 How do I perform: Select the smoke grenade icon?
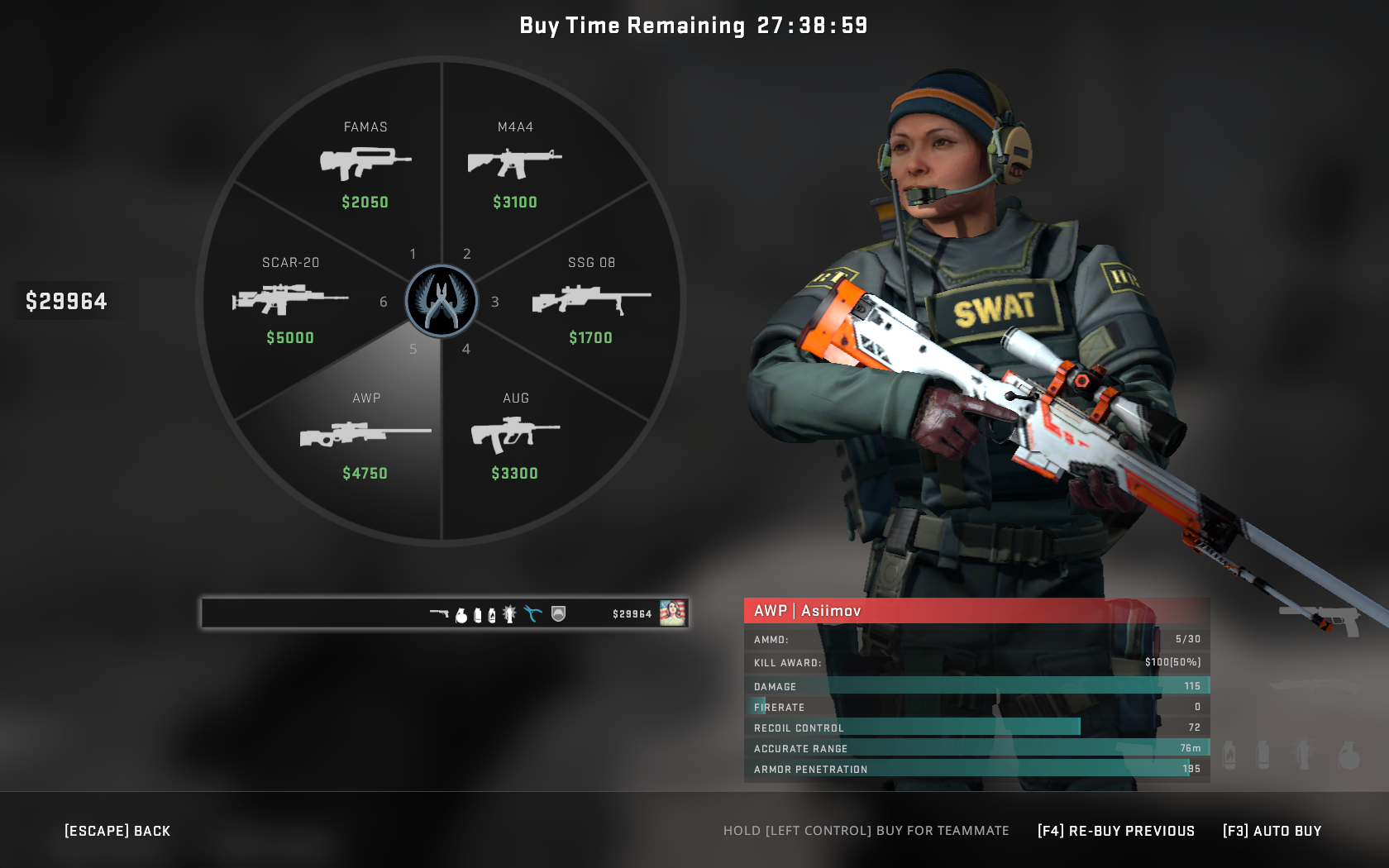pos(478,613)
